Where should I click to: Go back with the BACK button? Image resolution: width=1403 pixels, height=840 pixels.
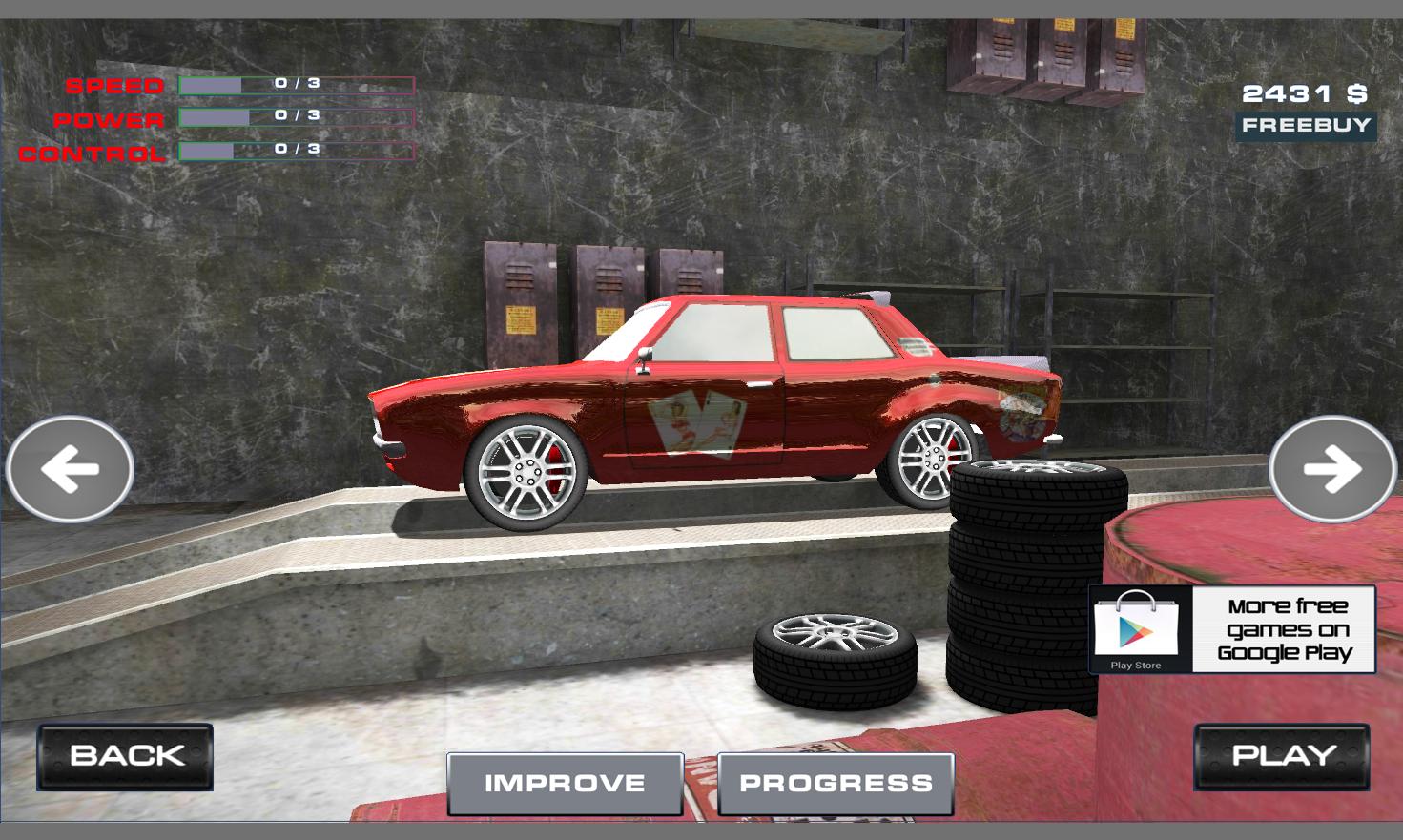(x=125, y=757)
